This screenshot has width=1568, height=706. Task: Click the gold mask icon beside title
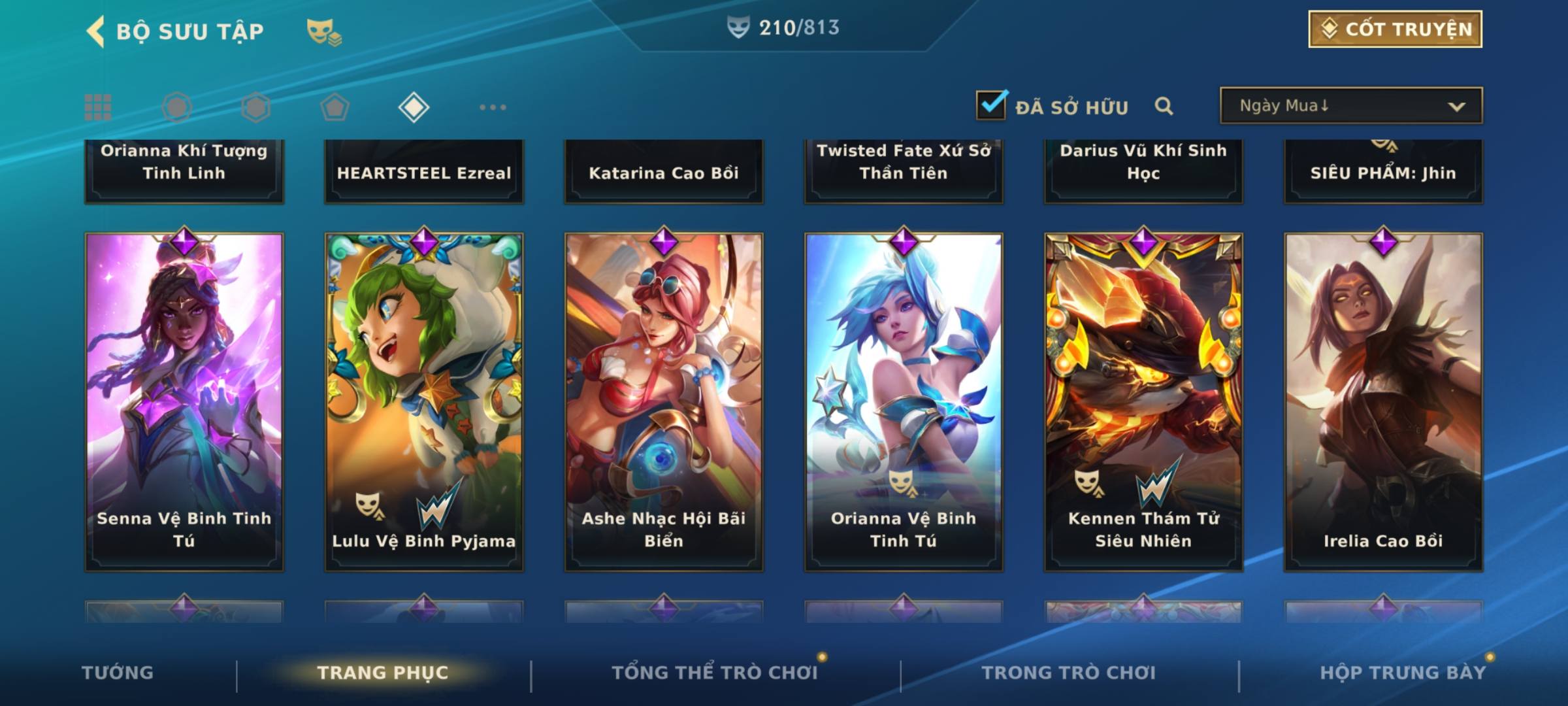pyautogui.click(x=323, y=31)
